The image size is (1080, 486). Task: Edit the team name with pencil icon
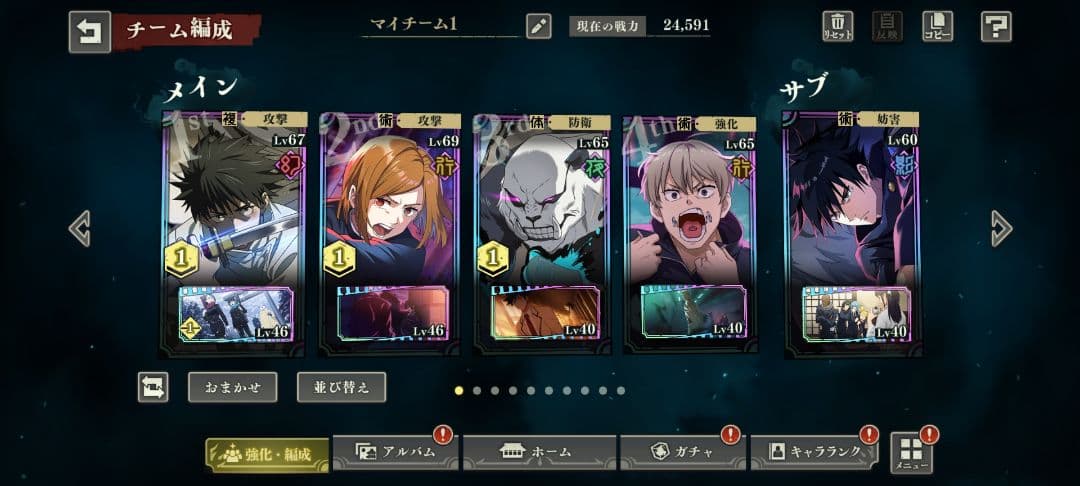pos(539,26)
